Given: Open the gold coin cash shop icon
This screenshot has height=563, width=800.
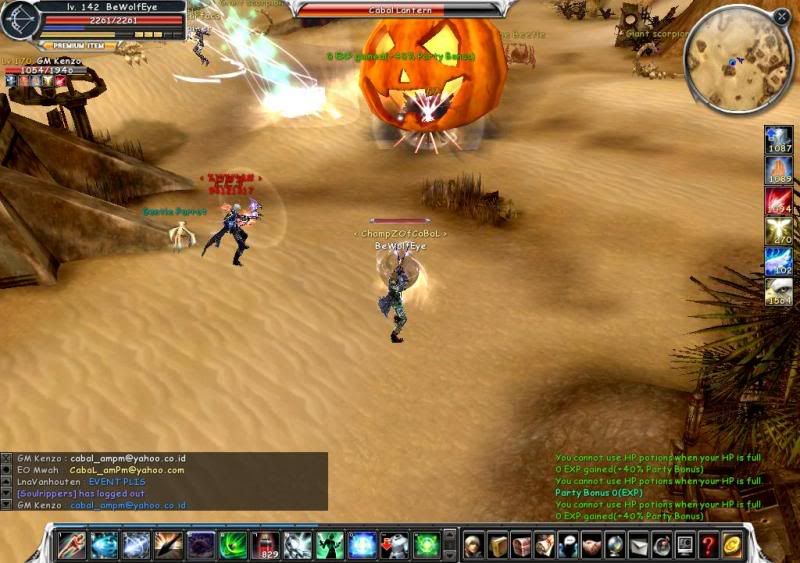Looking at the screenshot, I should tap(732, 545).
